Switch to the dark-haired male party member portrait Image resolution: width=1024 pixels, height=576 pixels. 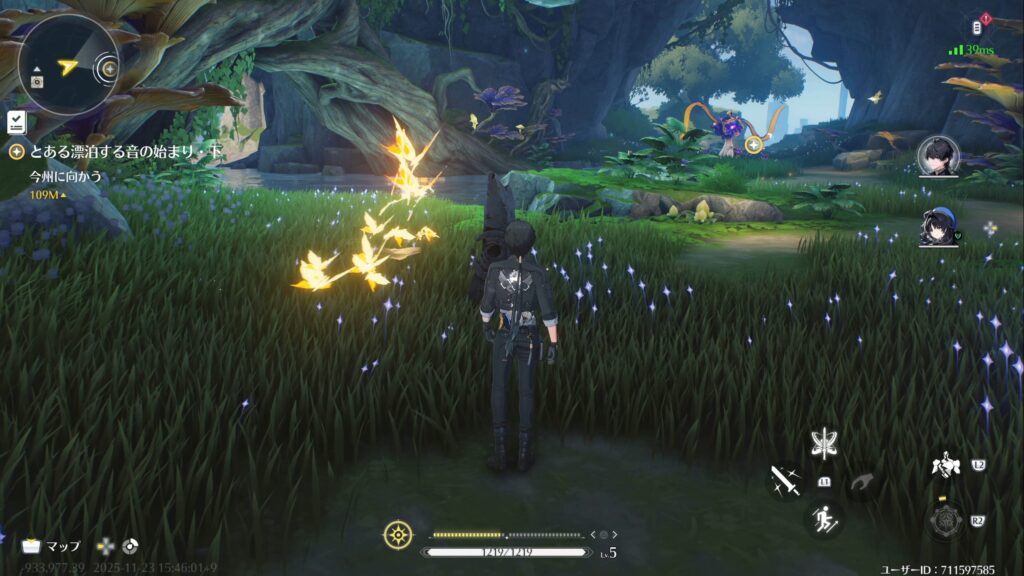point(938,155)
